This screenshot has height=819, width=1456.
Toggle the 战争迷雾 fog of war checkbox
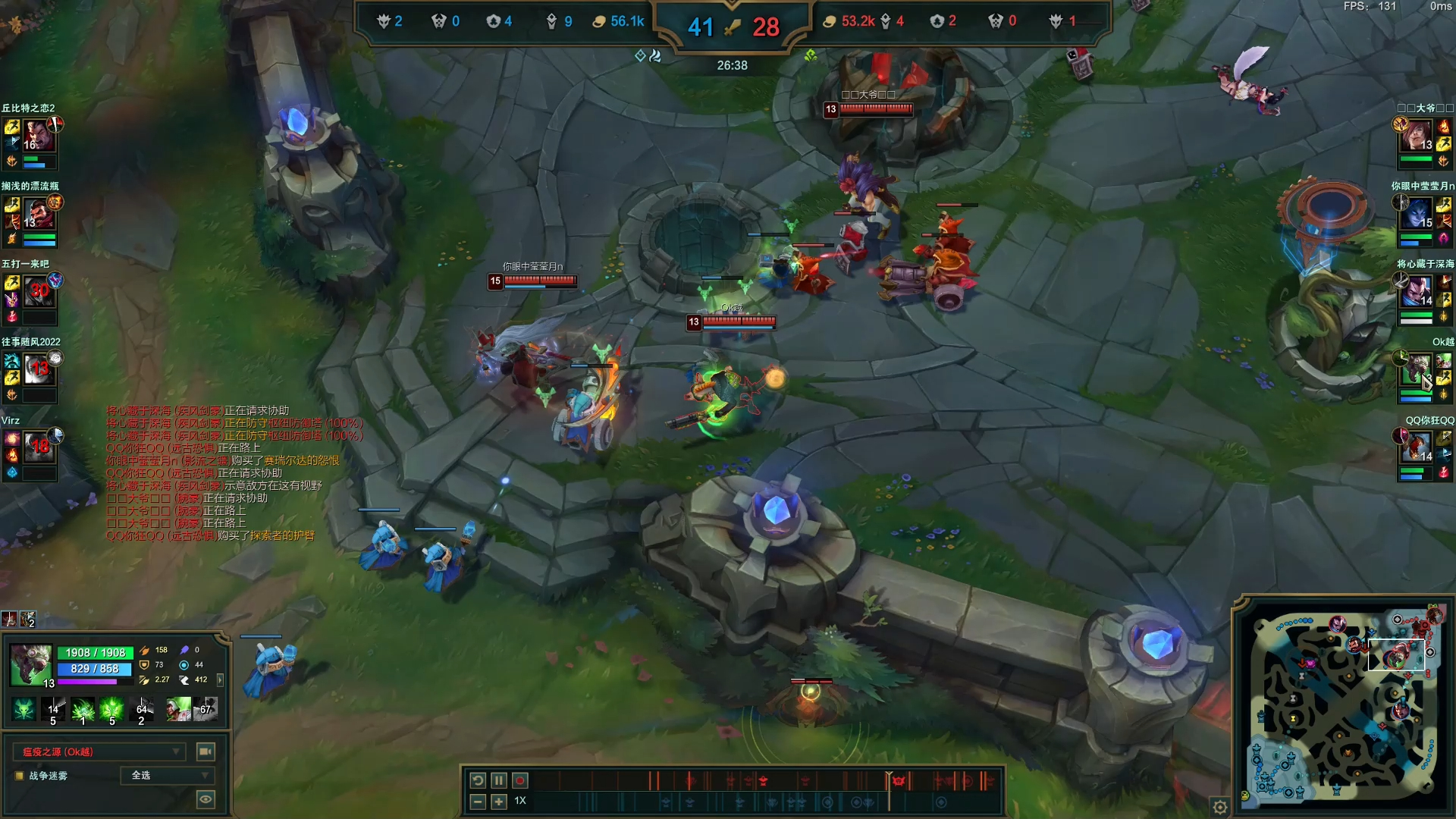(20, 776)
